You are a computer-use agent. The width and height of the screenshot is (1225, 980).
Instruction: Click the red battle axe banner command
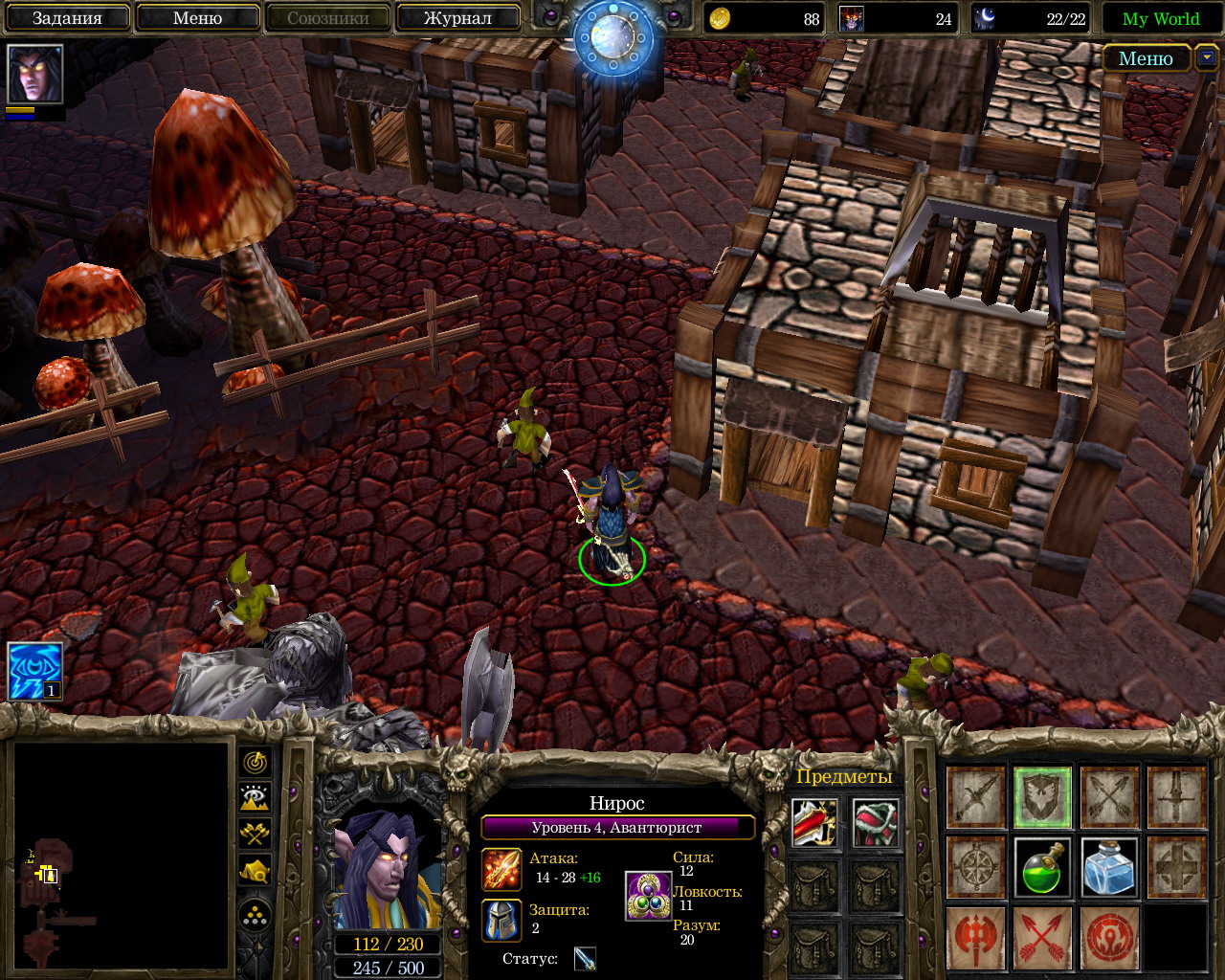coord(976,937)
